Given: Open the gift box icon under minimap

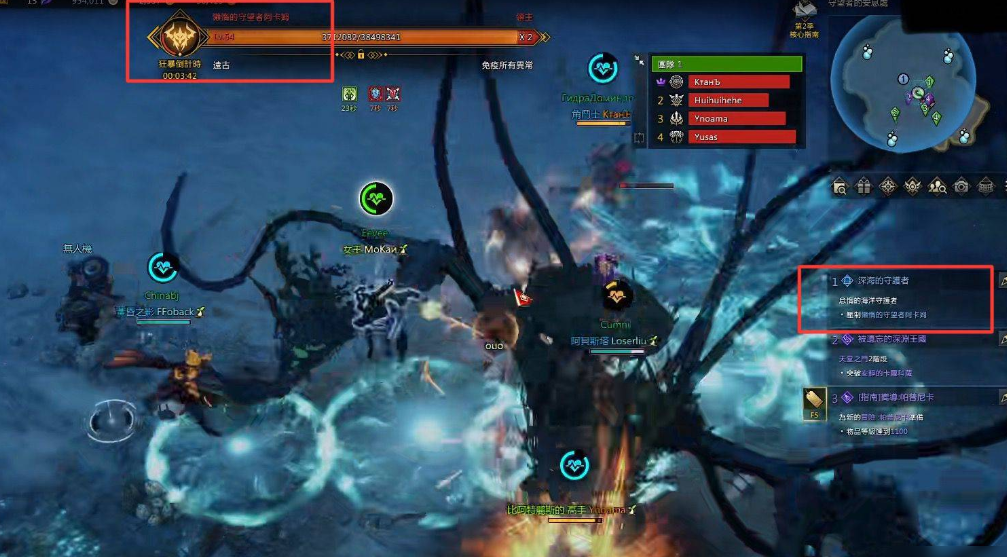Looking at the screenshot, I should (863, 186).
